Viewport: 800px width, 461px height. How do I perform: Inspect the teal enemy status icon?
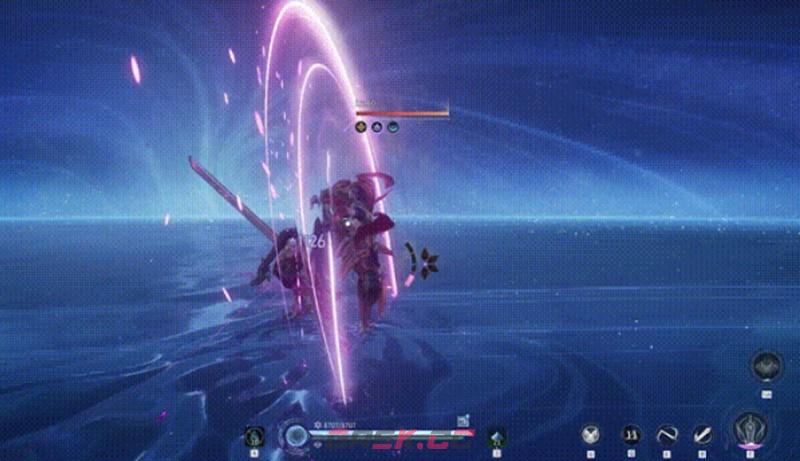point(393,127)
